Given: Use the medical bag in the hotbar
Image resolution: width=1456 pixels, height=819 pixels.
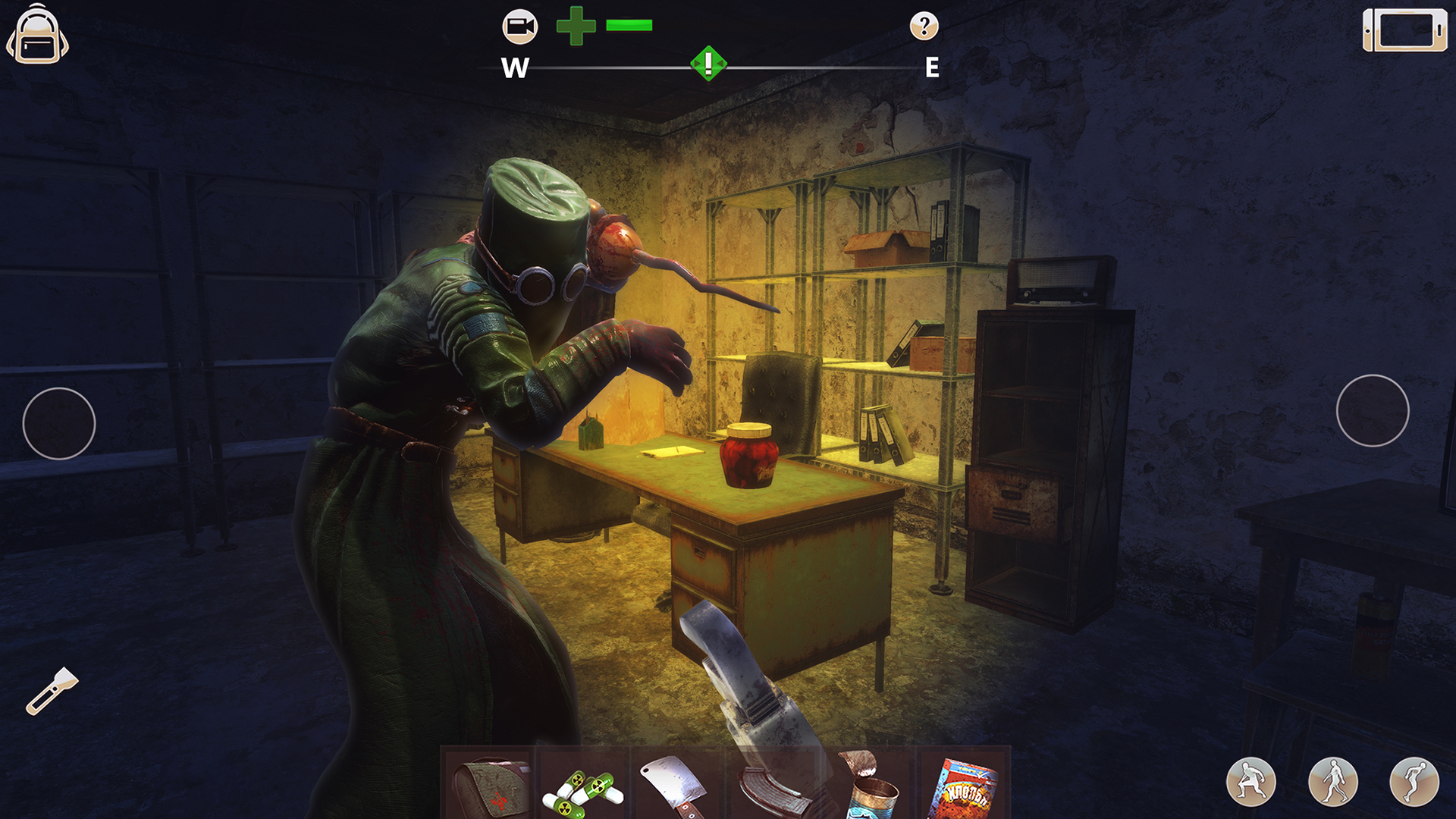Looking at the screenshot, I should click(491, 789).
